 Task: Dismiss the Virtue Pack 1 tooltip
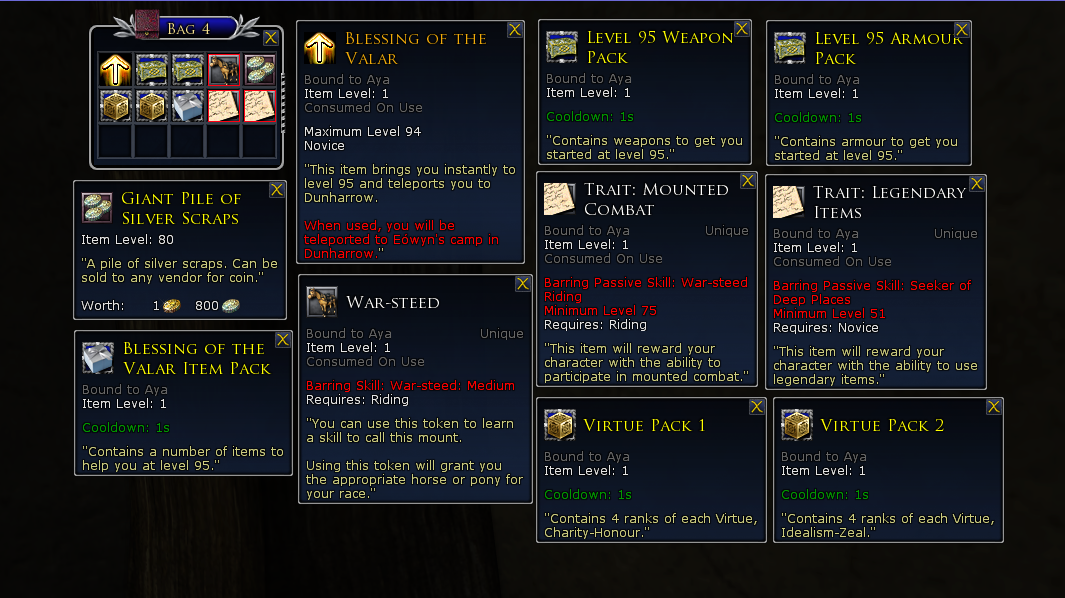757,407
